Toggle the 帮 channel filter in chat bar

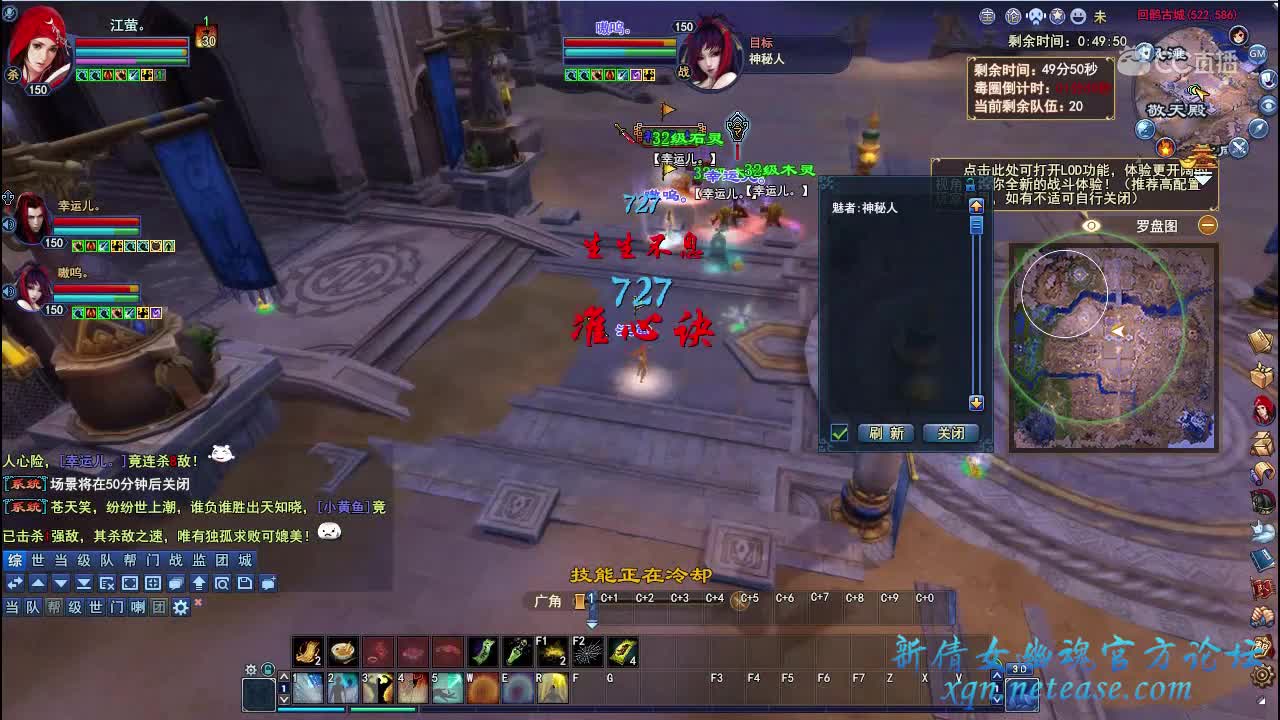click(x=55, y=606)
